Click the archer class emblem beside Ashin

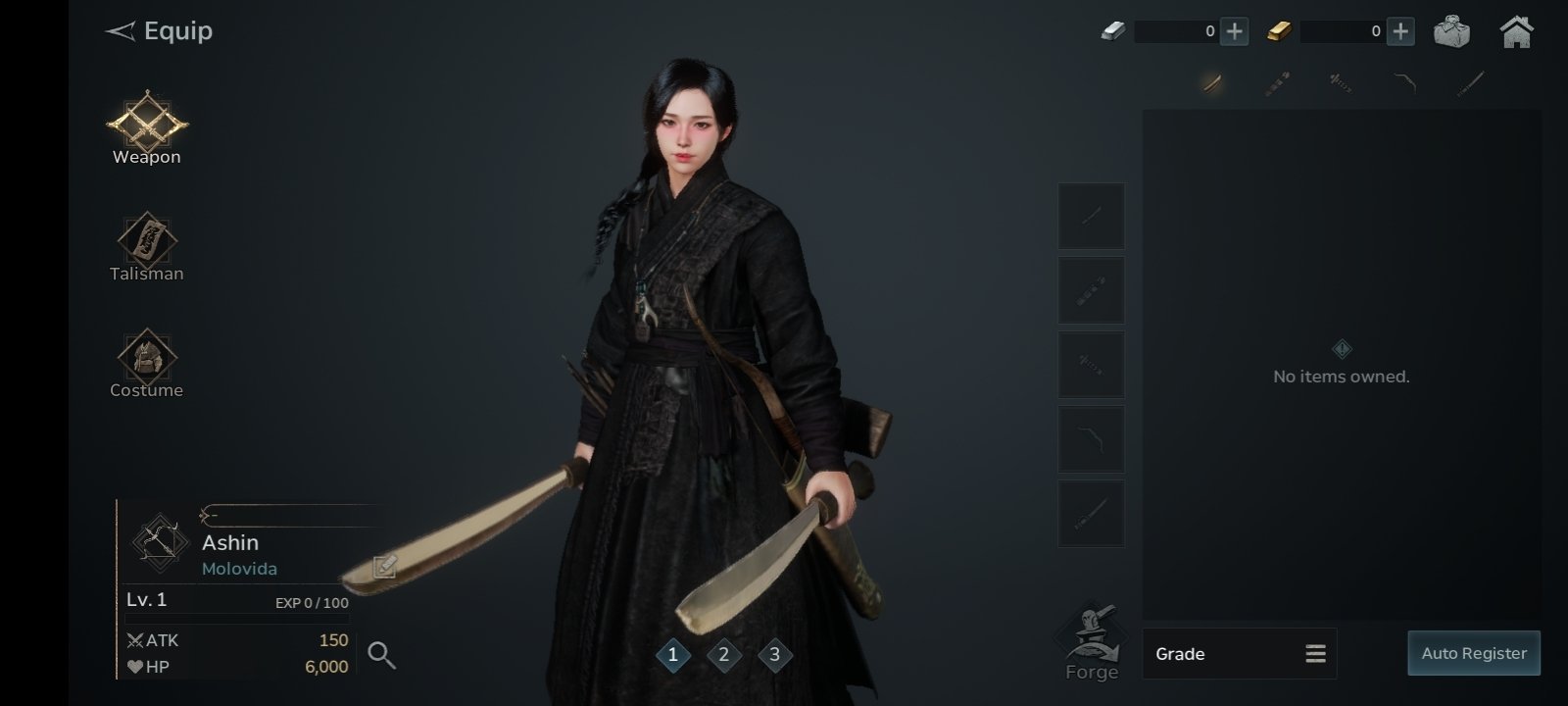[x=160, y=541]
